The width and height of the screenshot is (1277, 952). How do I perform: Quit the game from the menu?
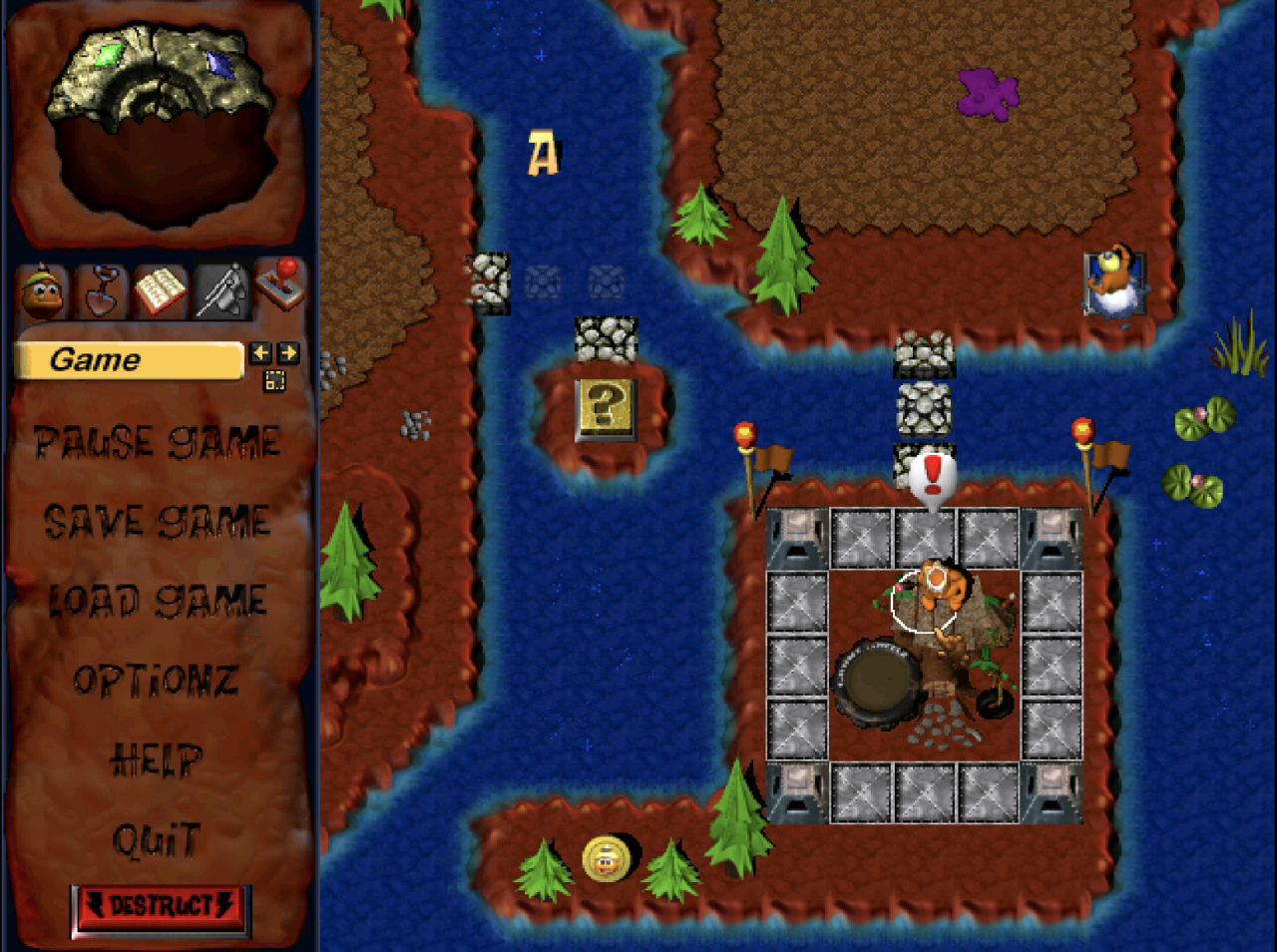pyautogui.click(x=157, y=841)
